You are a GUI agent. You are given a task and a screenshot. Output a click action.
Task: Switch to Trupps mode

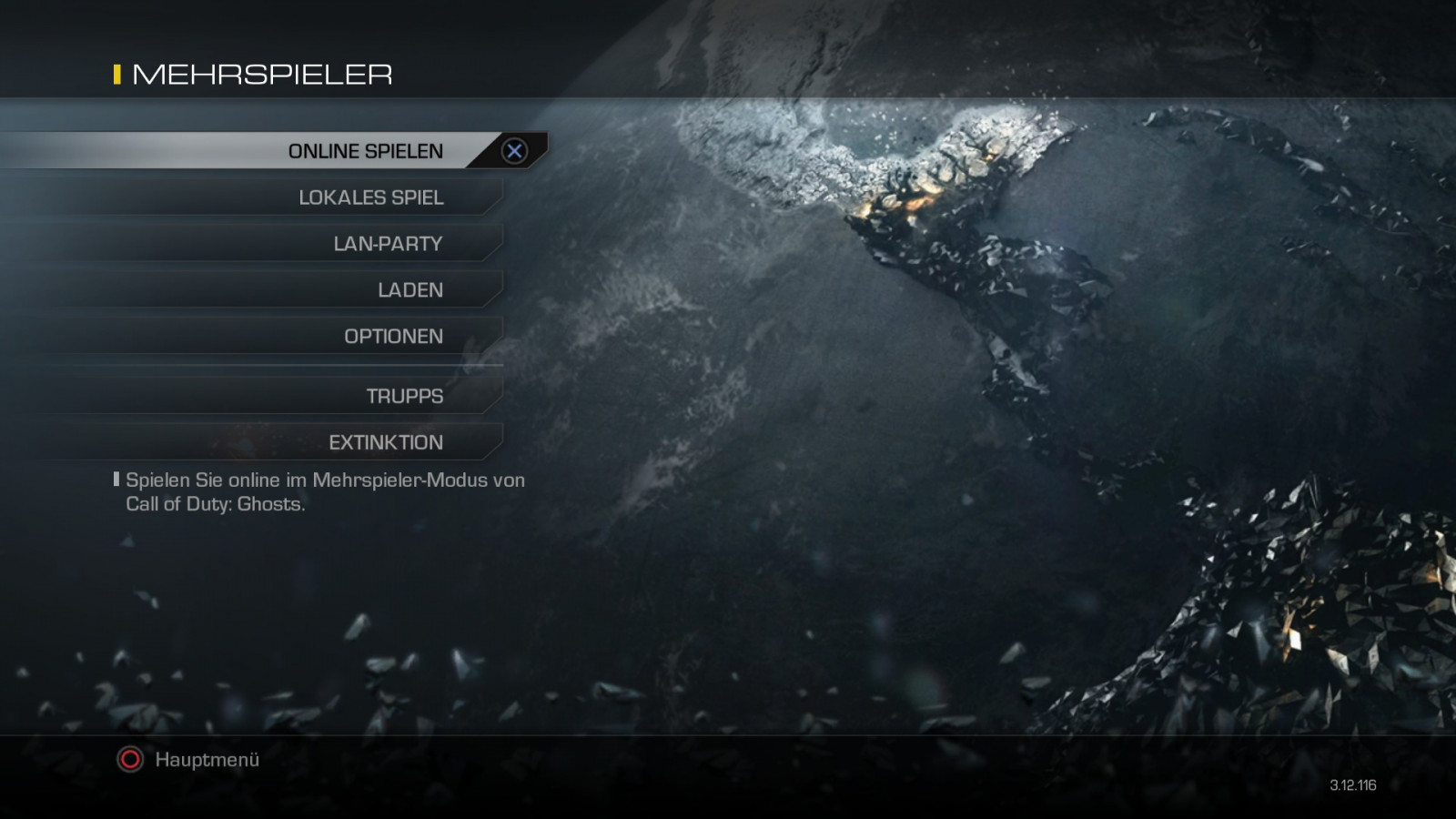pos(404,397)
